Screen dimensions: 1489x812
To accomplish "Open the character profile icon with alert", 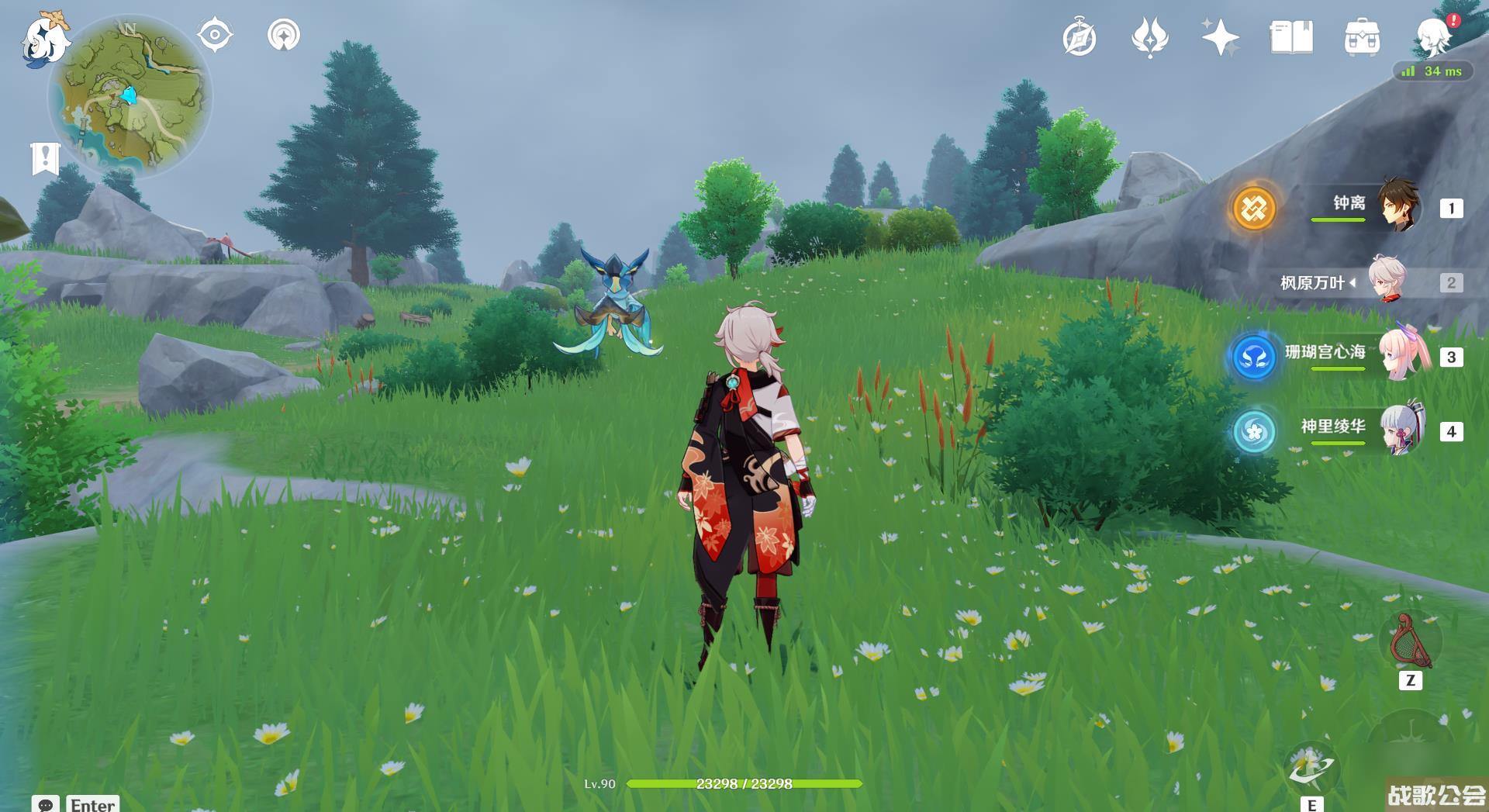I will pyautogui.click(x=1434, y=36).
